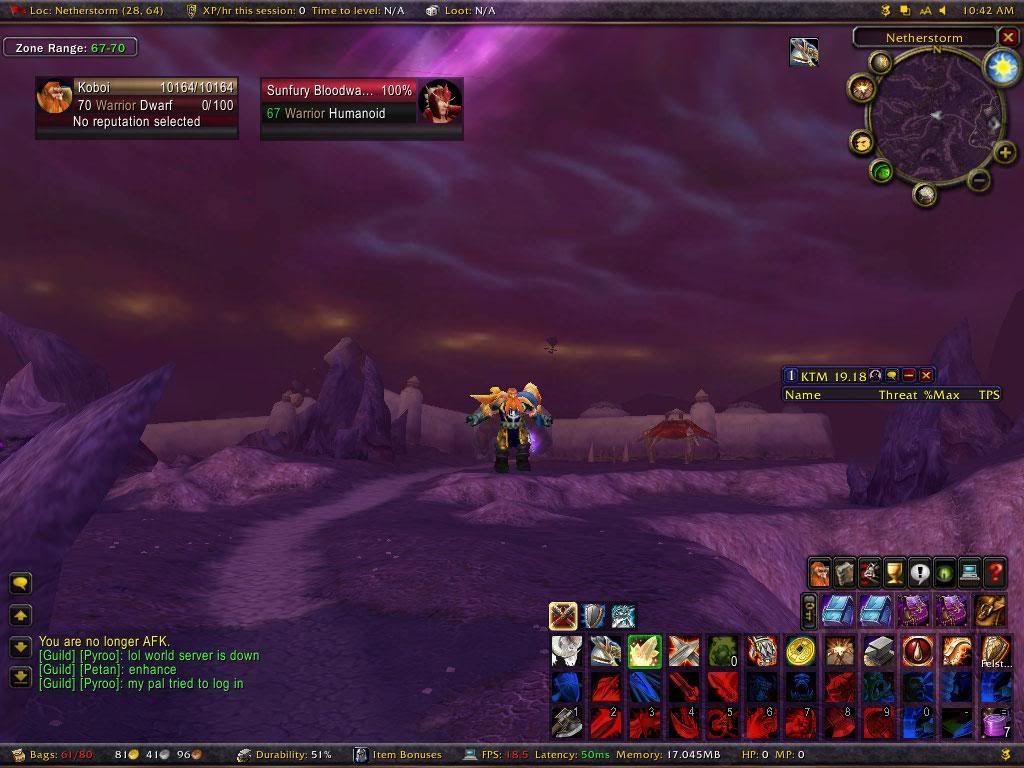
Task: Click the sun day-night indicator on minimap
Action: pos(999,66)
